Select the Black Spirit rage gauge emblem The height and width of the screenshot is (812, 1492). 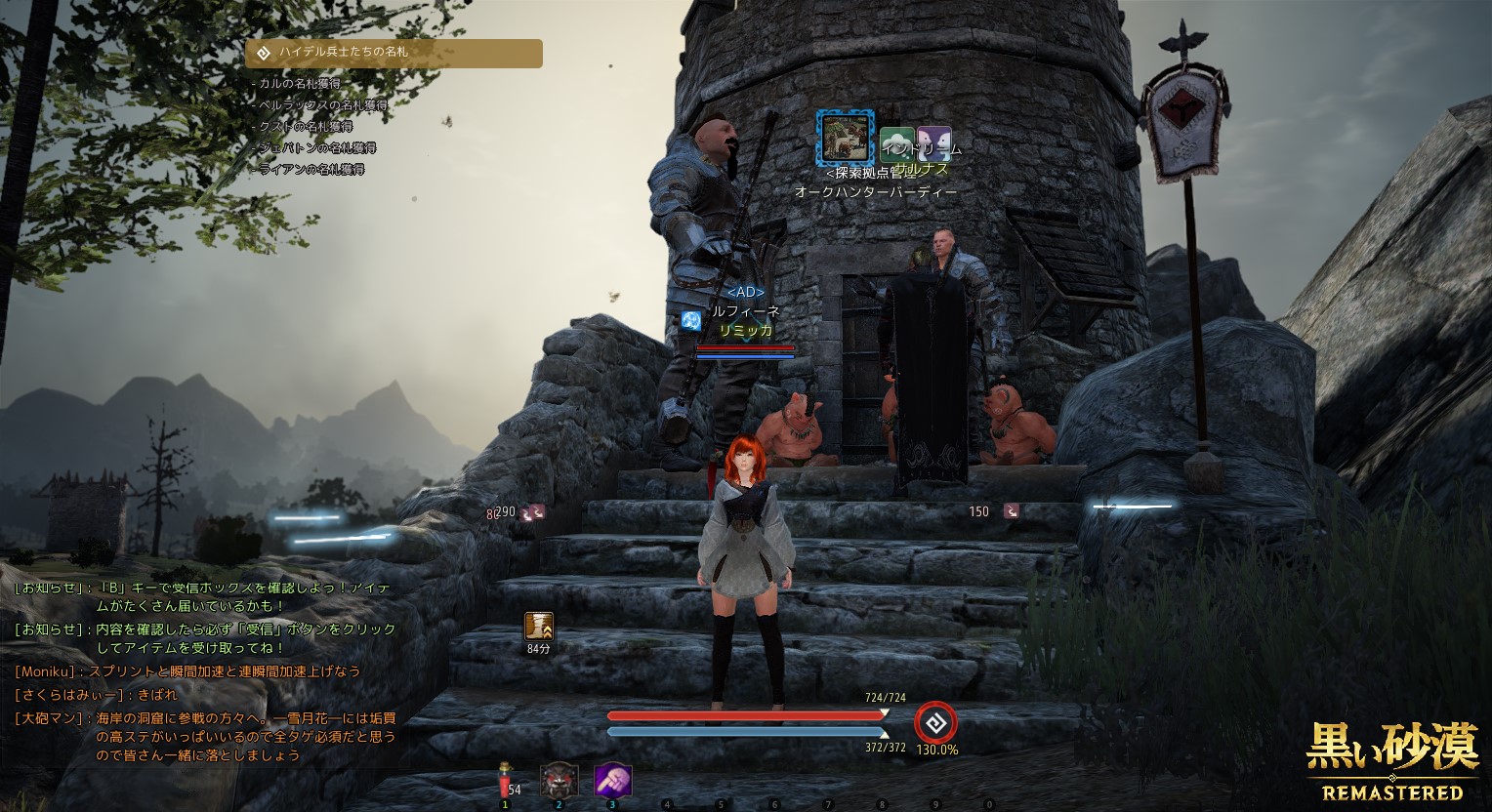(935, 723)
